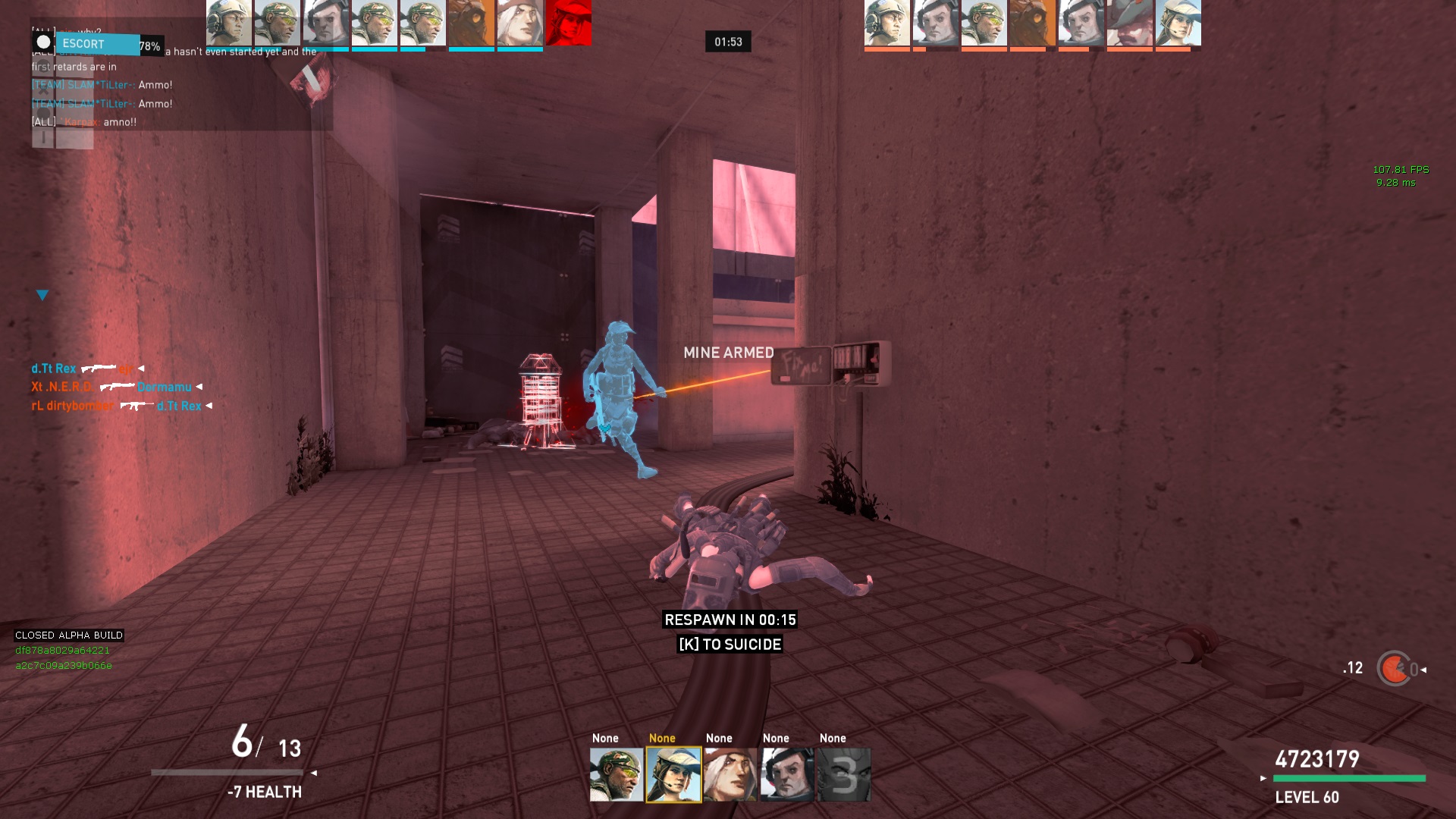Image resolution: width=1456 pixels, height=819 pixels.
Task: Choose the highlighted cap-wearing woman merc slot
Action: [x=673, y=774]
